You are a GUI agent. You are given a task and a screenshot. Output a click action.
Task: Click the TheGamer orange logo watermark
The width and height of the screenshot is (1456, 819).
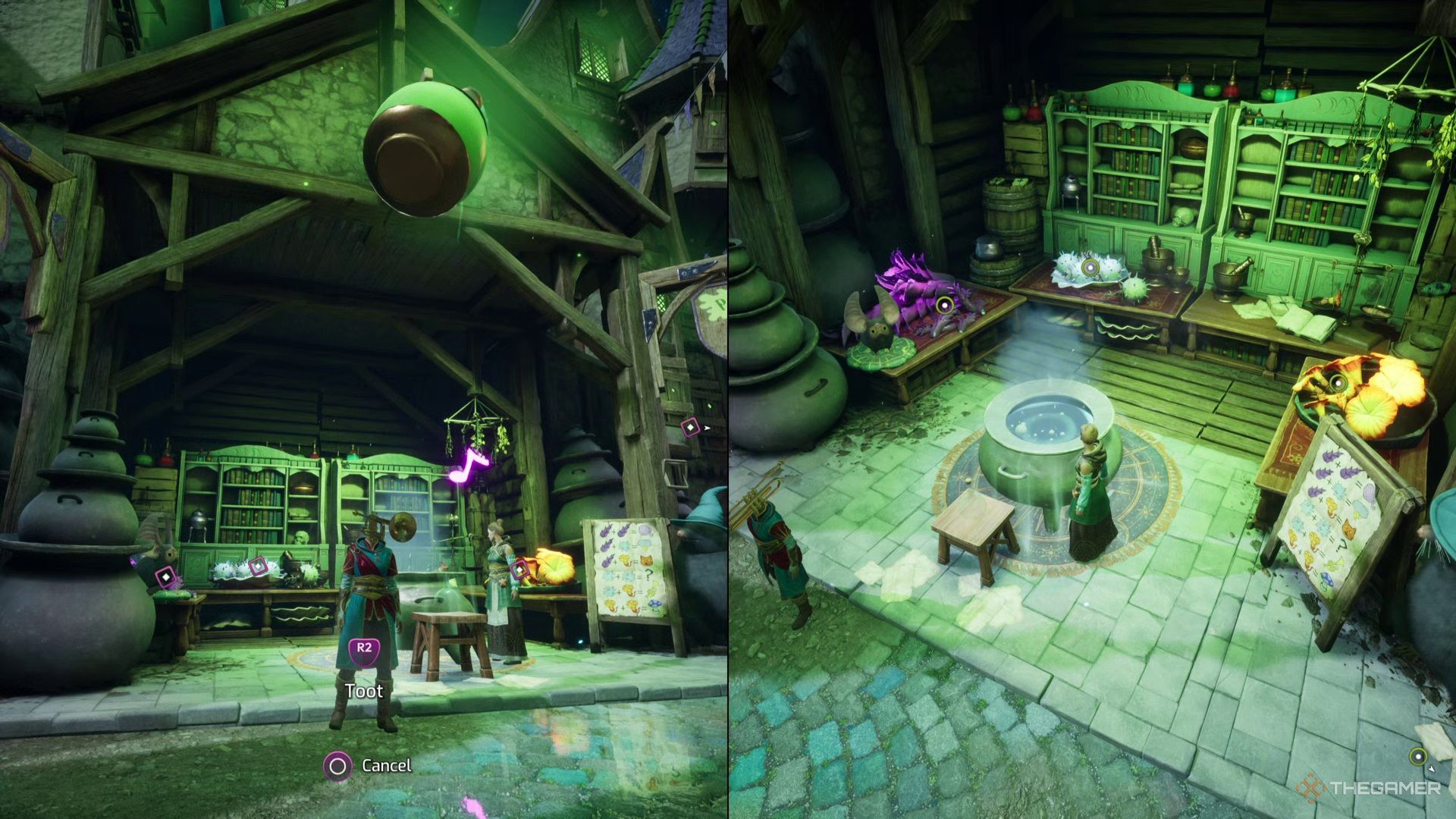1310,786
